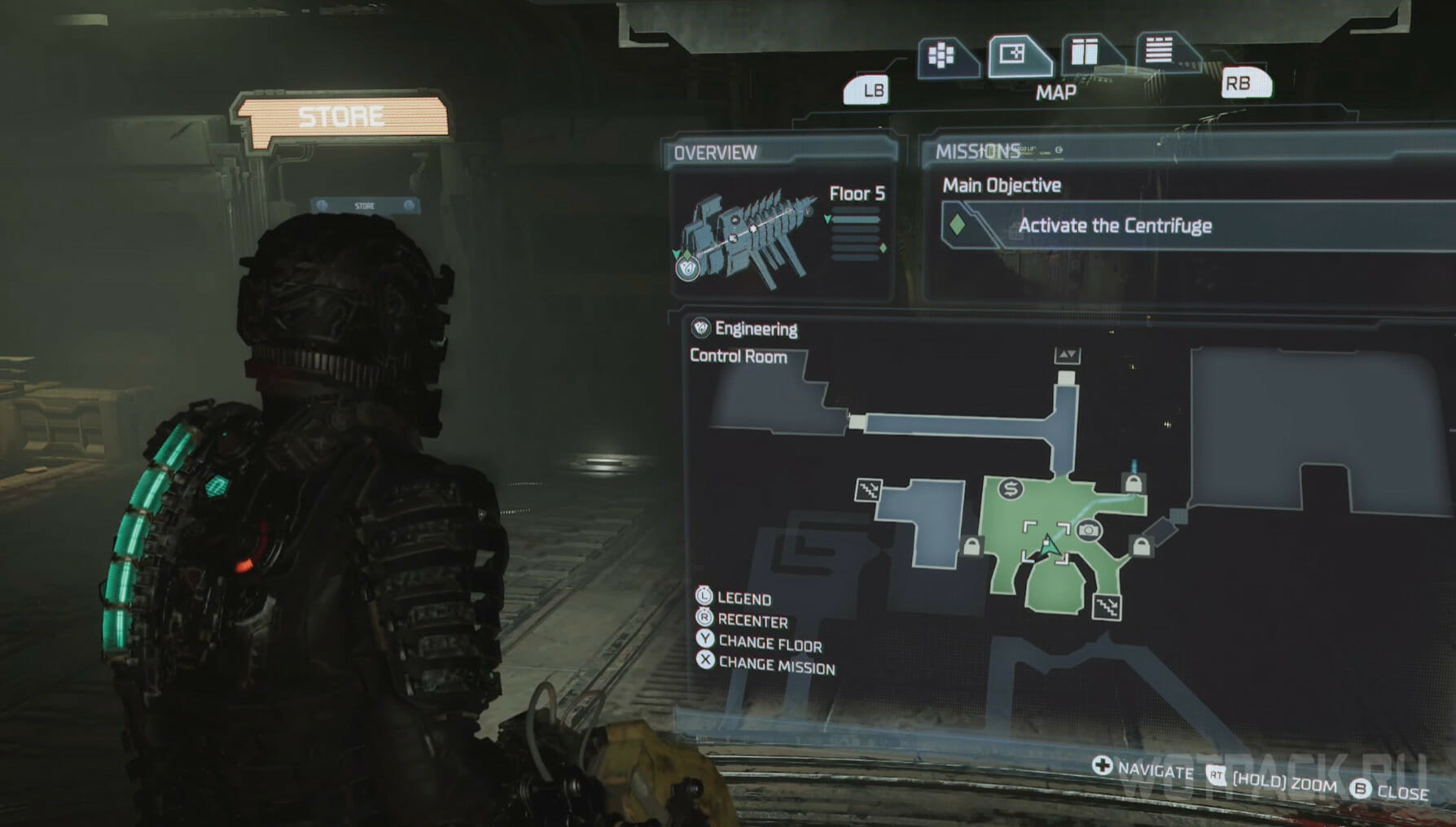Viewport: 1456px width, 827px height.
Task: Switch to the inventory grid tab
Action: pyautogui.click(x=943, y=56)
